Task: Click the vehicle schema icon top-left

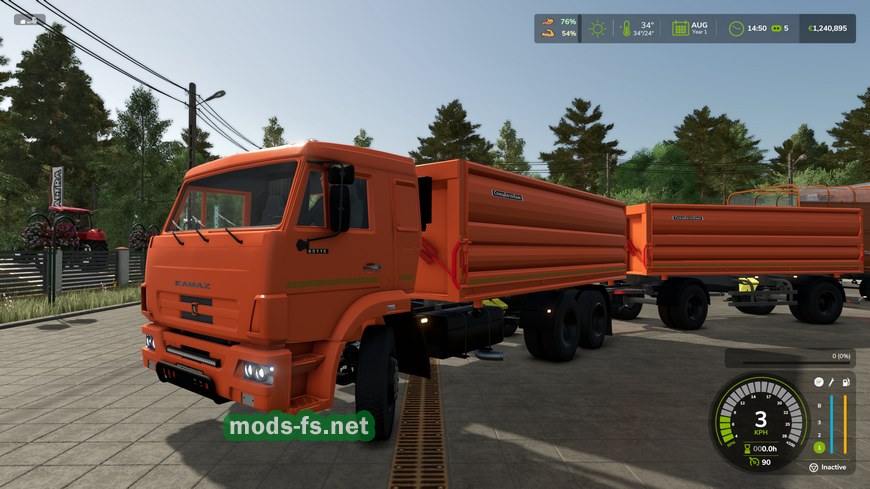Action: point(29,19)
